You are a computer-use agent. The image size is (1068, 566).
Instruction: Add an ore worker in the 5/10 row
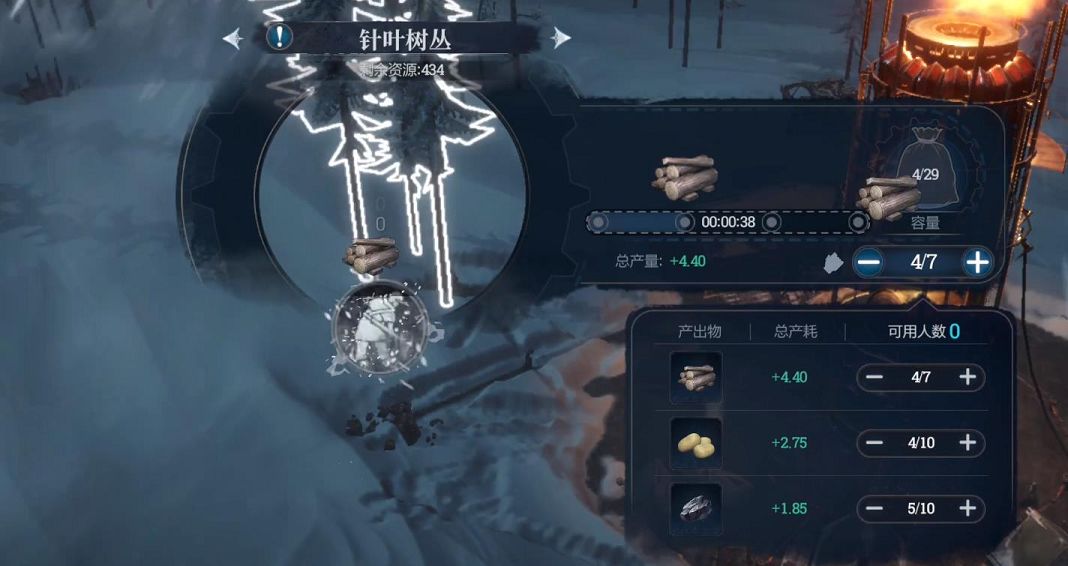click(967, 509)
